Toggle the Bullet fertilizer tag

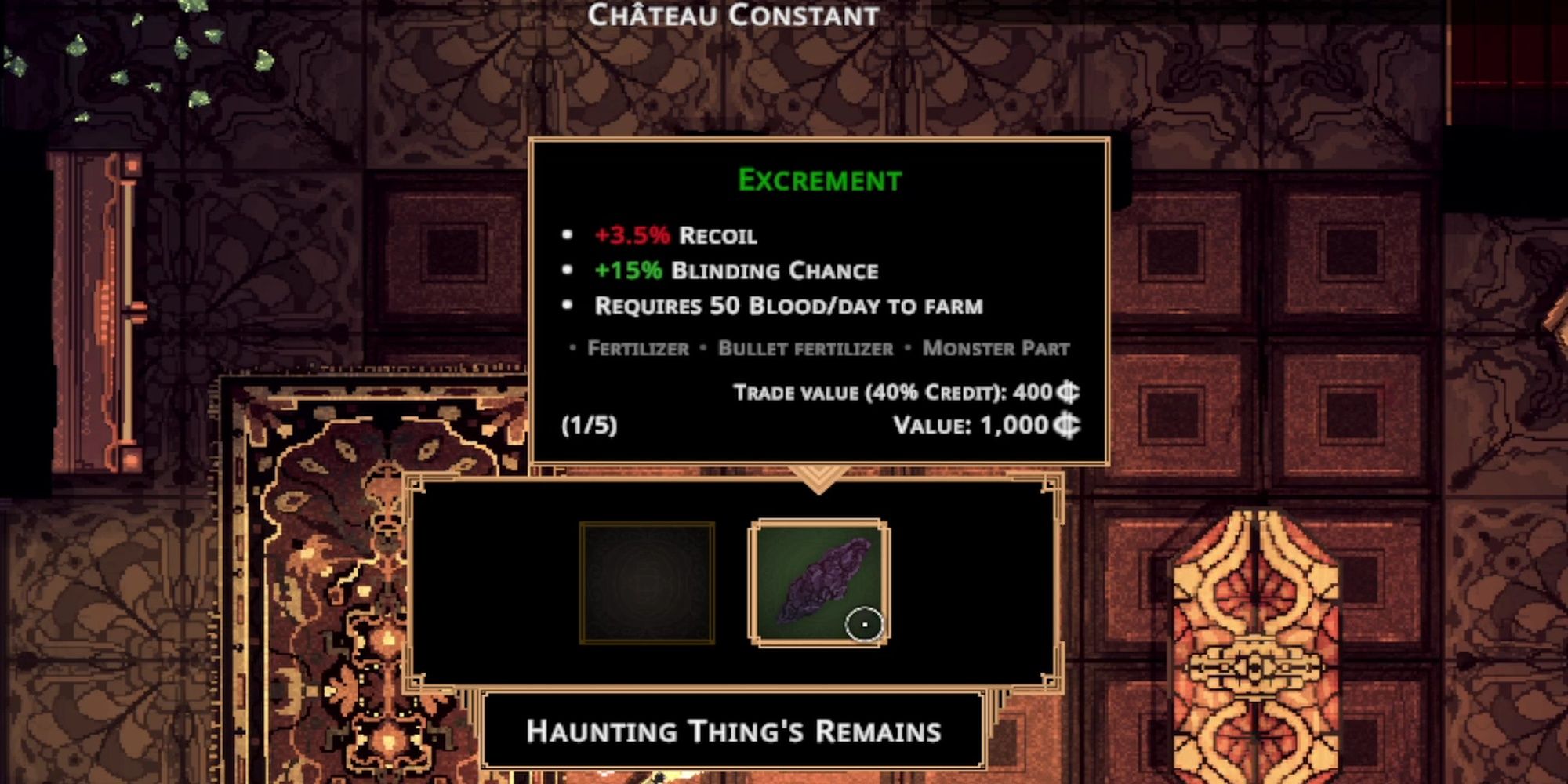(x=802, y=349)
